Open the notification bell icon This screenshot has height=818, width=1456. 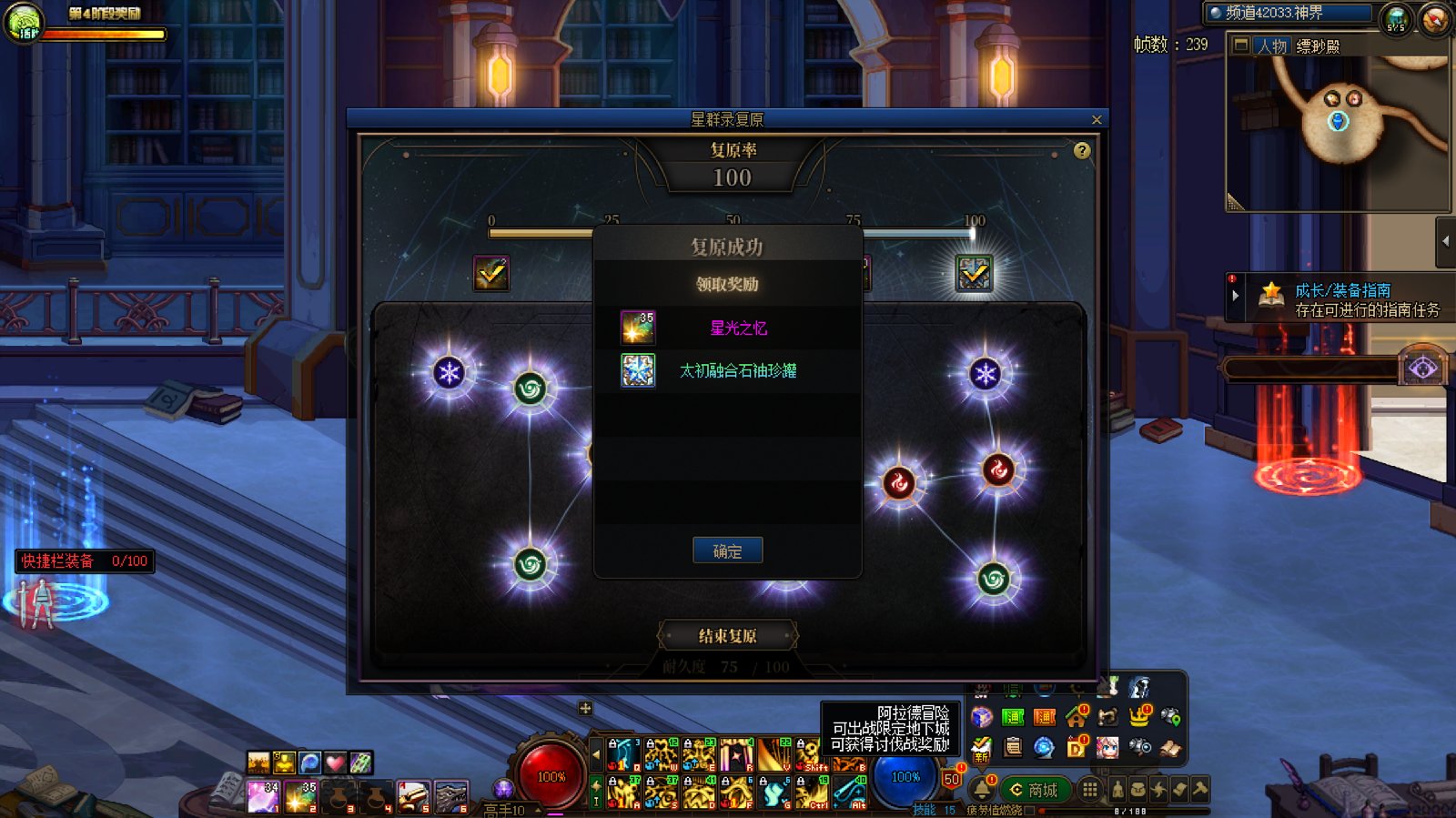click(x=982, y=789)
